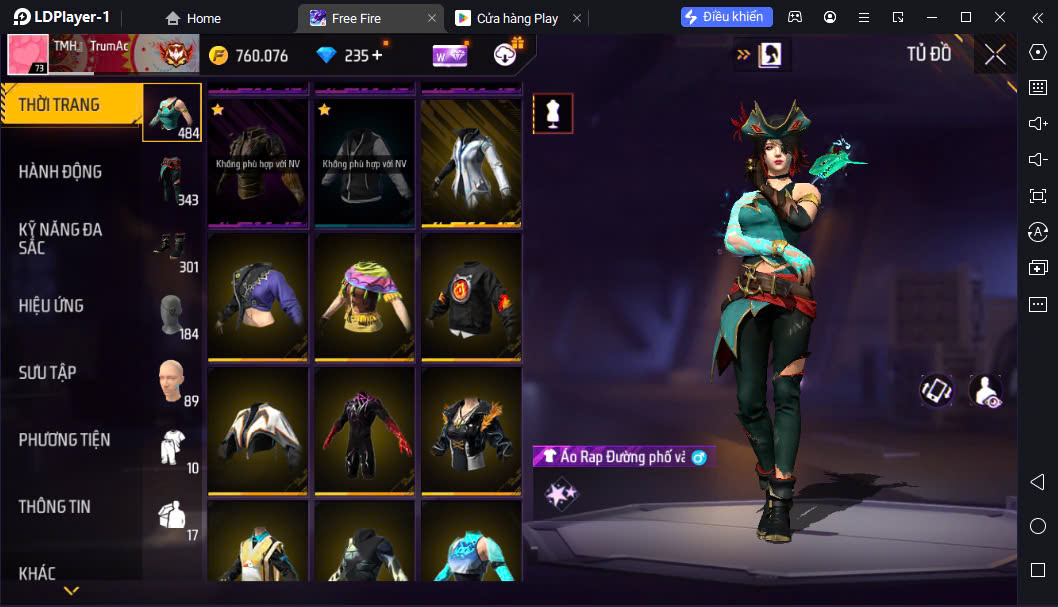This screenshot has height=607, width=1058.
Task: Add more diamonds with the plus button
Action: pyautogui.click(x=377, y=56)
